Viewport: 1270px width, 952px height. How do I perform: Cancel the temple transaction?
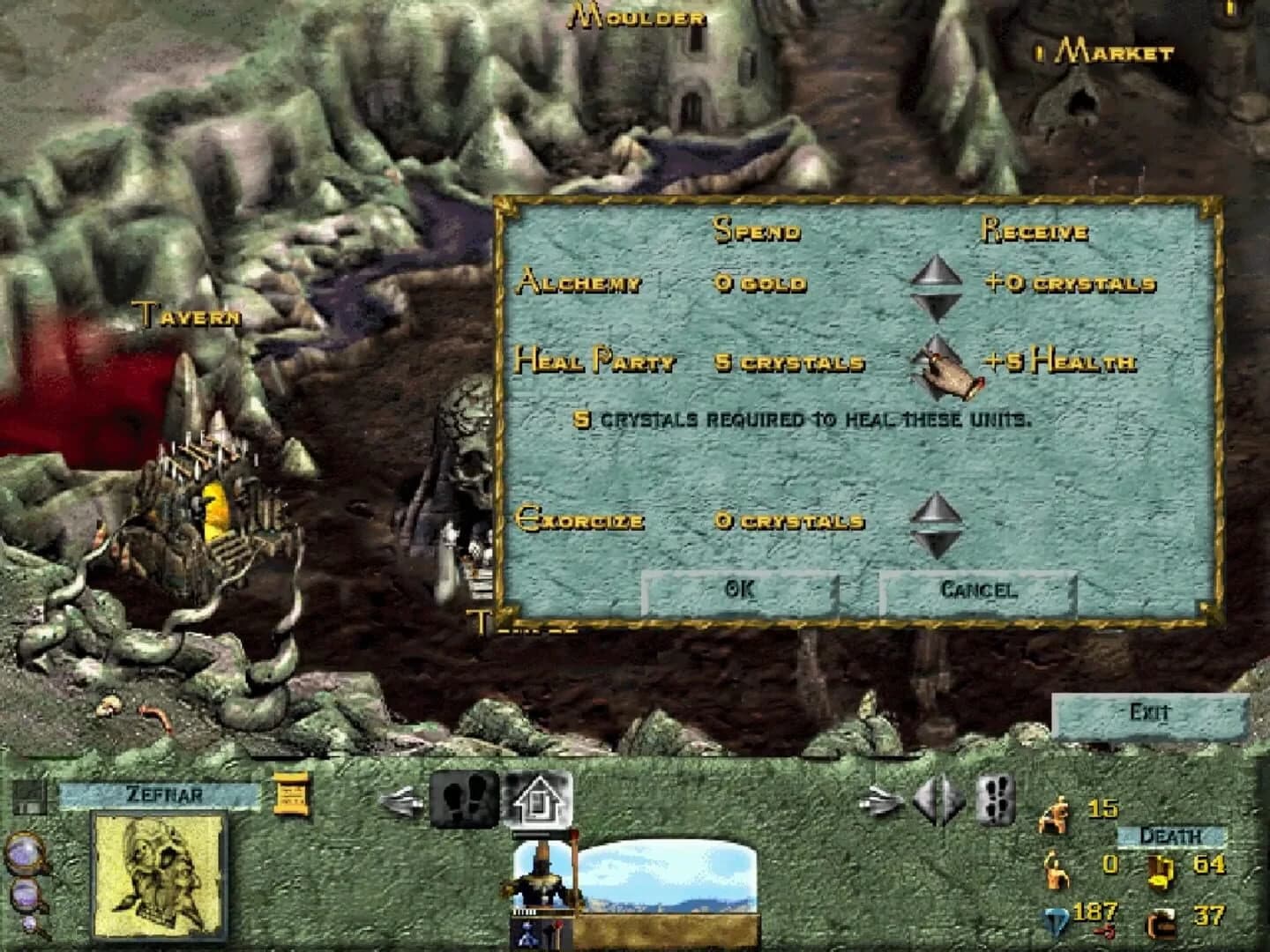[x=975, y=591]
